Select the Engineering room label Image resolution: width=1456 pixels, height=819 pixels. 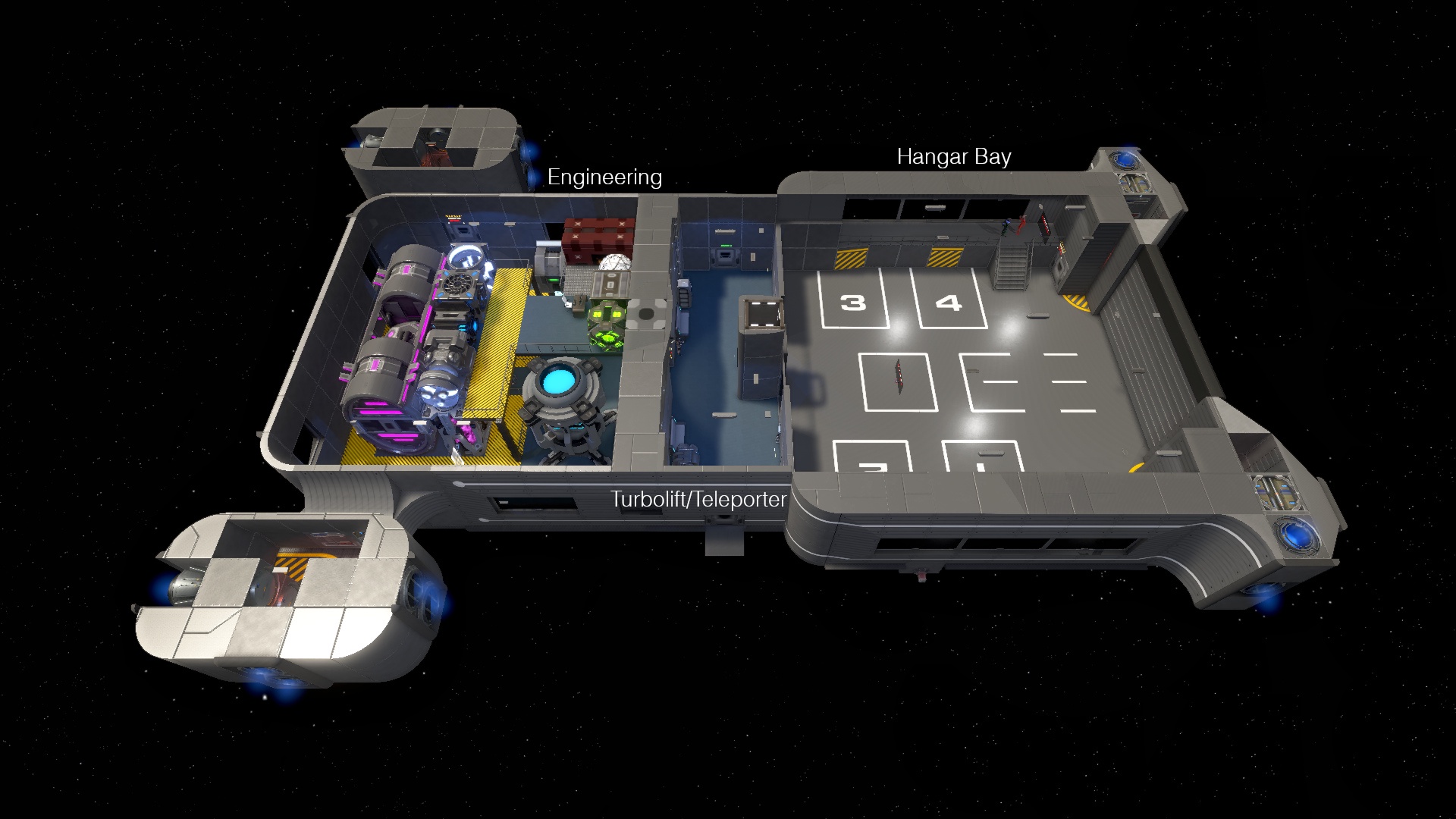[604, 177]
